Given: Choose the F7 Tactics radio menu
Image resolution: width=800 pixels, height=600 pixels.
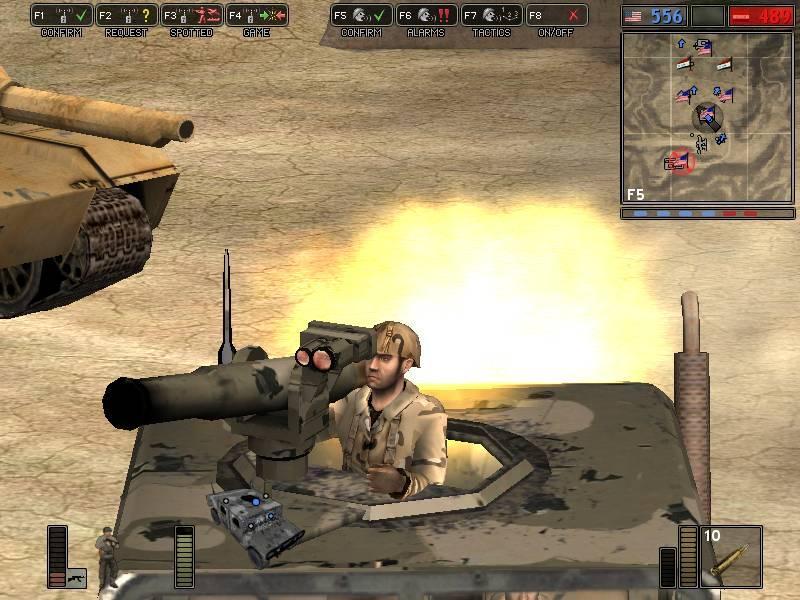Looking at the screenshot, I should point(491,16).
